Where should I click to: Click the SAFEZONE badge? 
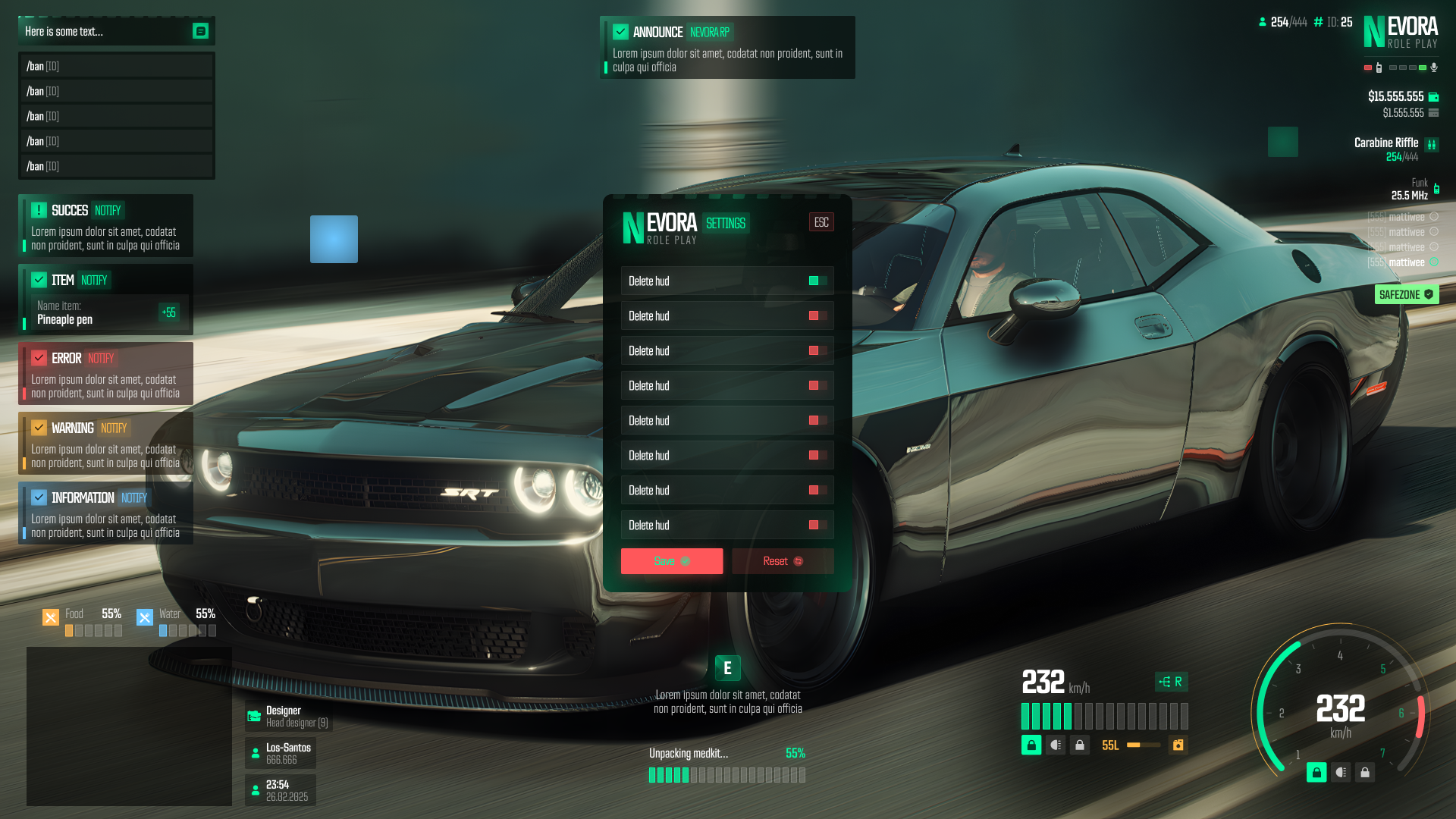click(1406, 294)
